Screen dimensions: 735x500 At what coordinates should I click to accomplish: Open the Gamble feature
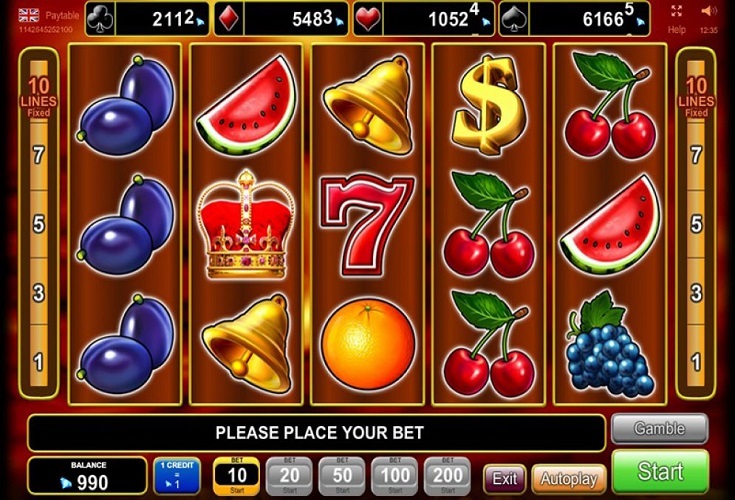(x=659, y=429)
